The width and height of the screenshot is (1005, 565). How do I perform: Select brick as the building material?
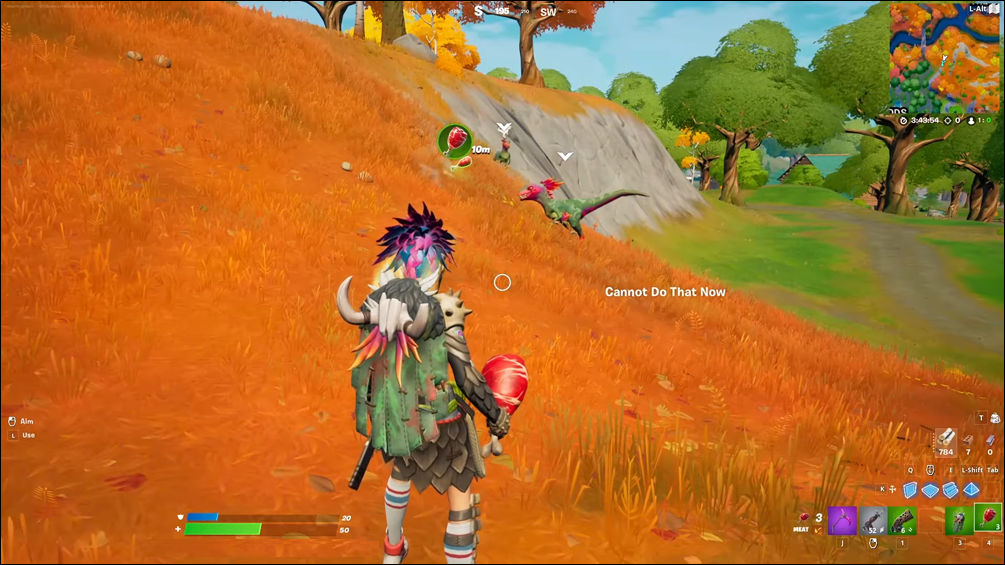point(968,439)
